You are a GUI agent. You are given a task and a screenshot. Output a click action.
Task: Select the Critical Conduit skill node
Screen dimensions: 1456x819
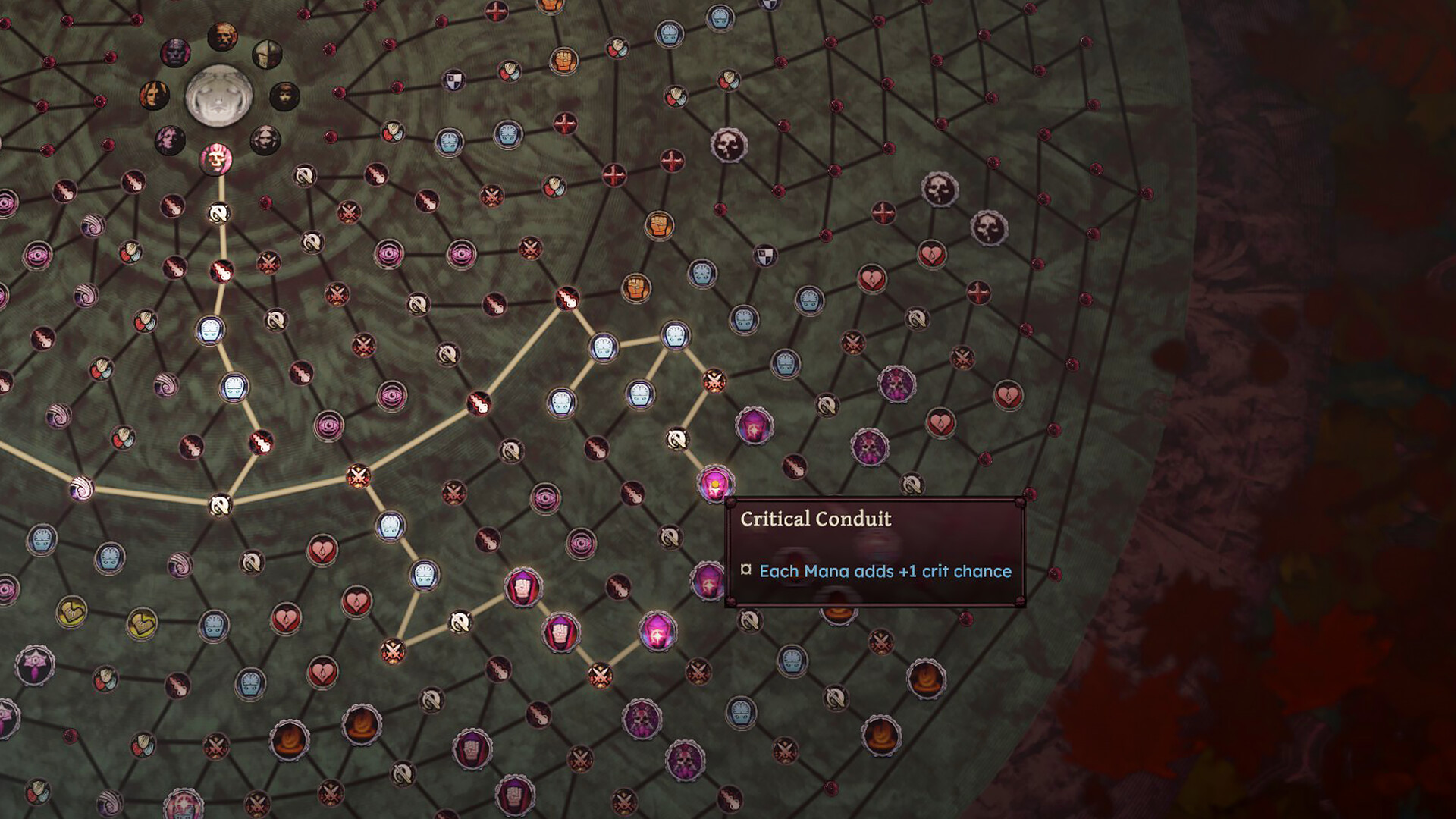click(x=714, y=483)
